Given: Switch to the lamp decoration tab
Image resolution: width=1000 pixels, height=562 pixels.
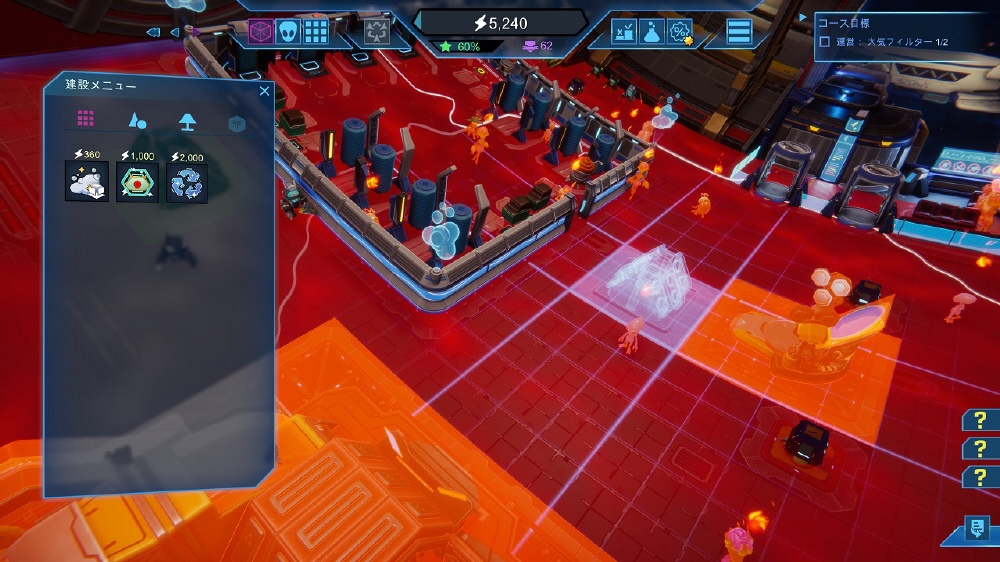Looking at the screenshot, I should (187, 121).
